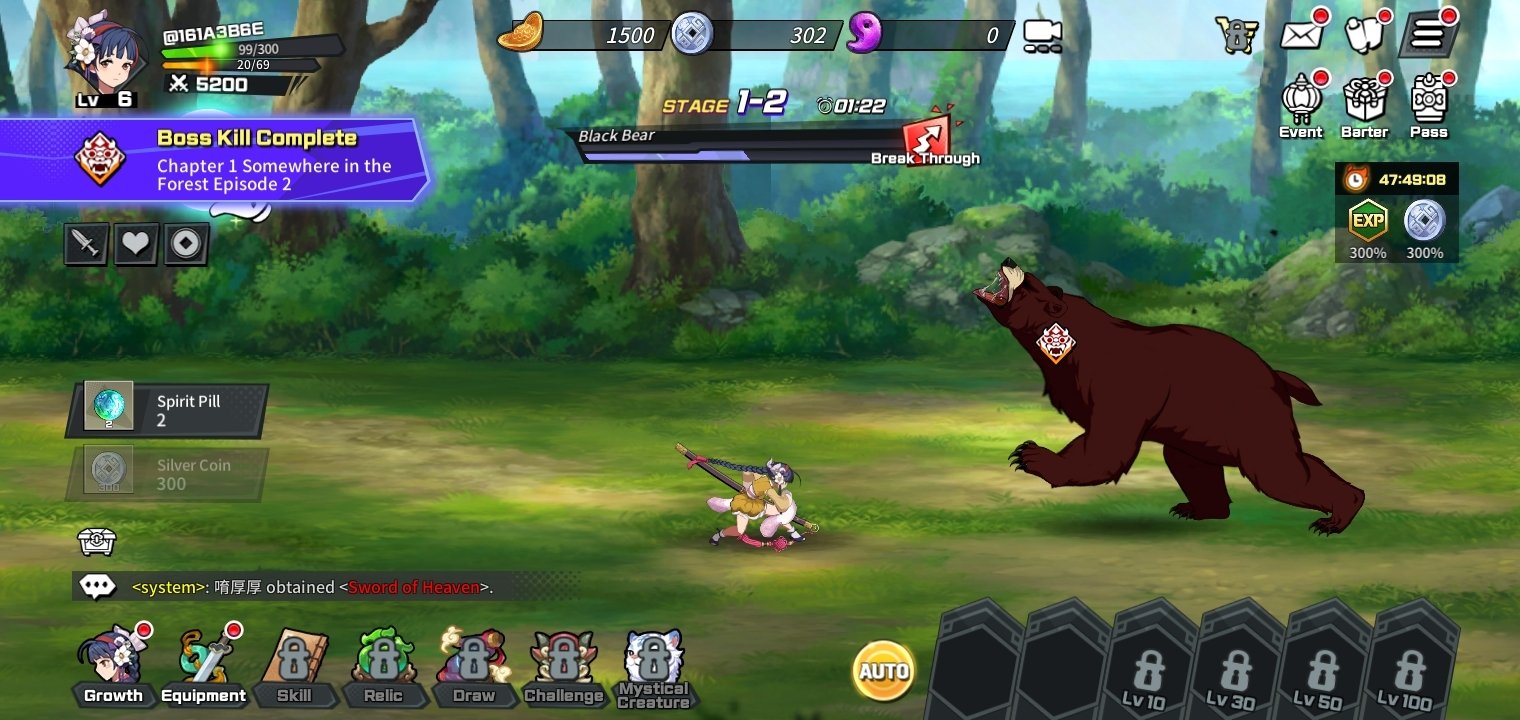Open the Boss Kill Complete quest banner
This screenshot has width=1520, height=720.
215,160
